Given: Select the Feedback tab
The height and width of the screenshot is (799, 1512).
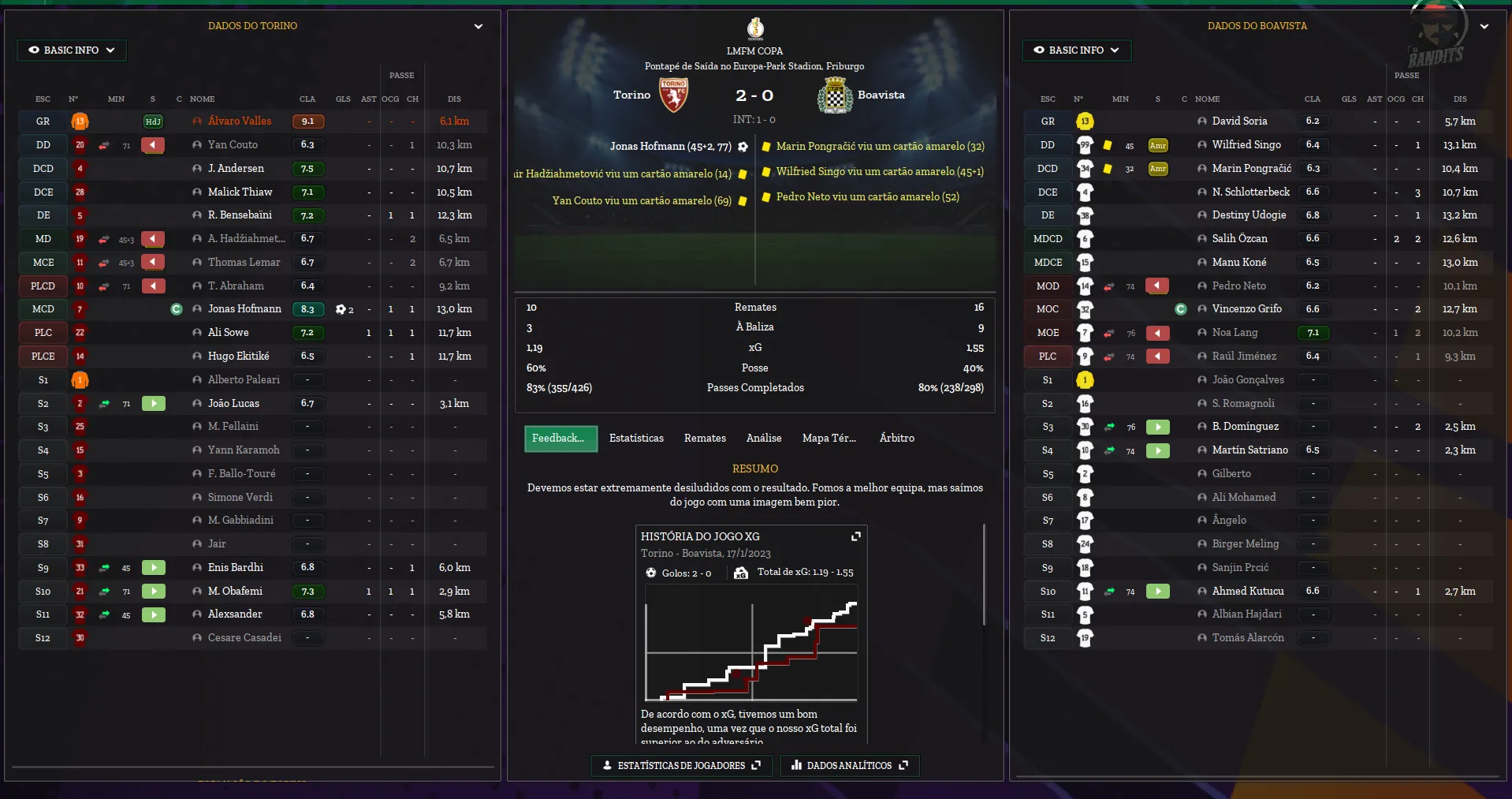Looking at the screenshot, I should point(560,439).
